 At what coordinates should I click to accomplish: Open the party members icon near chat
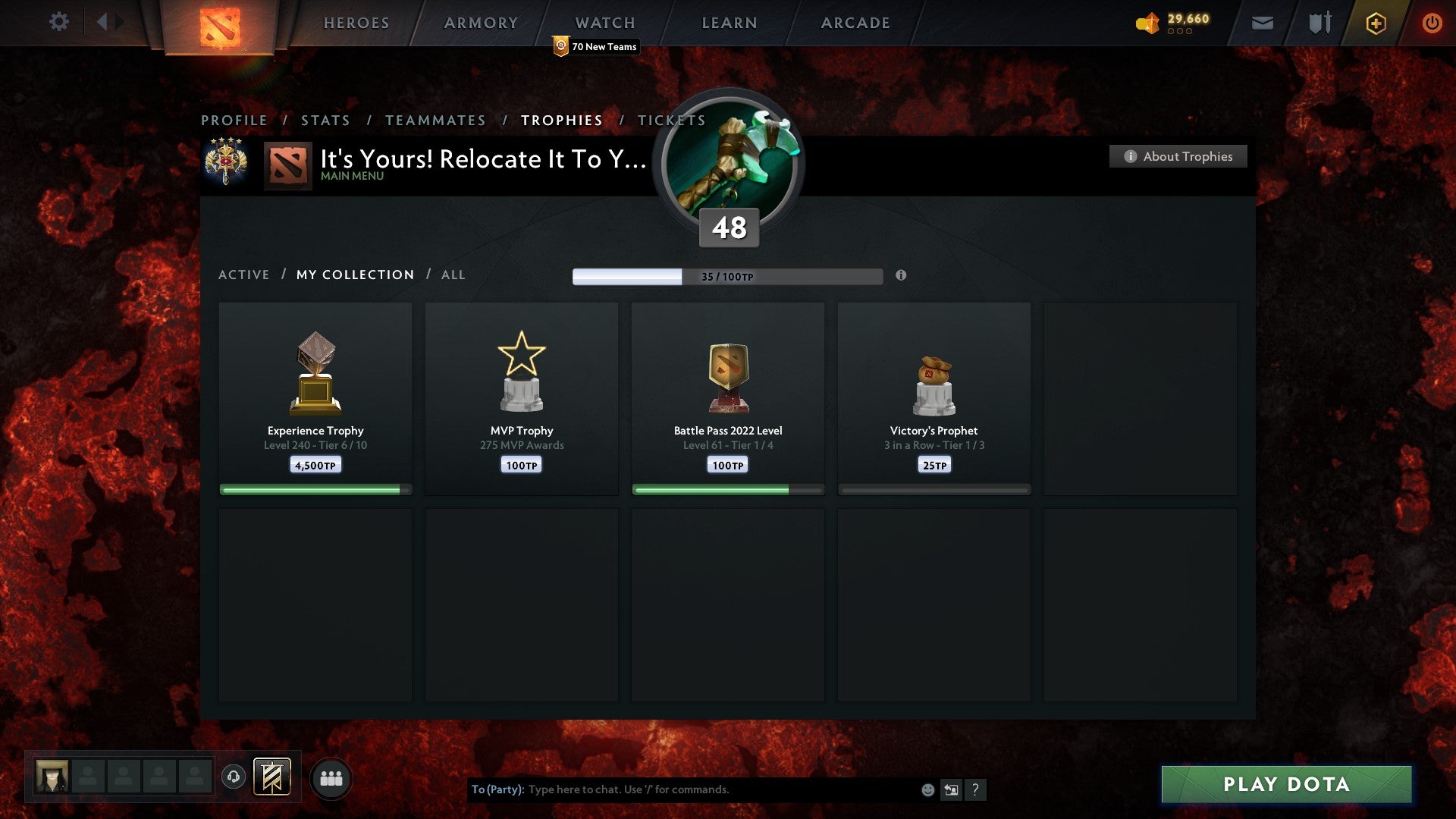tap(331, 777)
